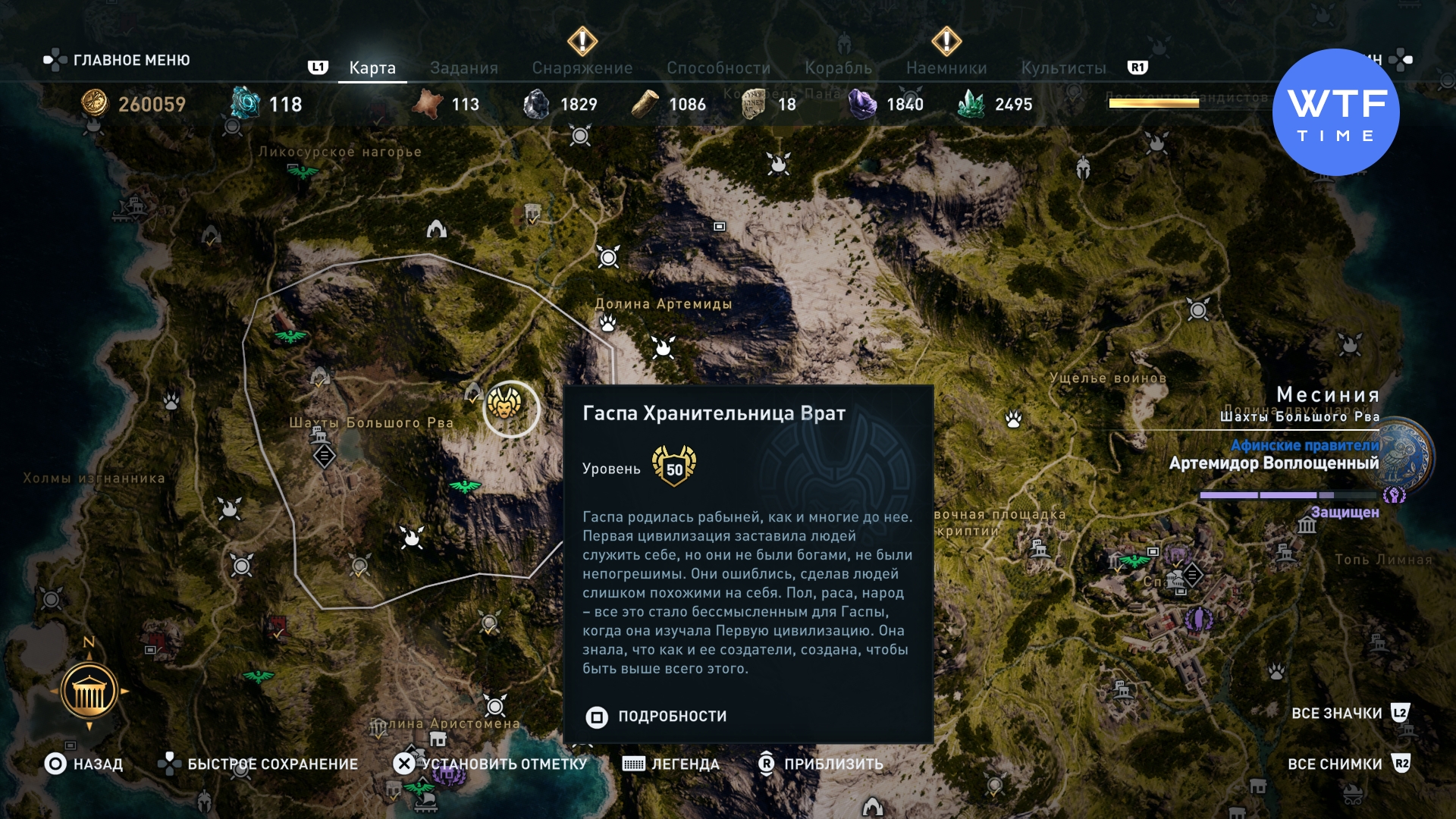Click the Назад button
1456x819 pixels.
(83, 764)
